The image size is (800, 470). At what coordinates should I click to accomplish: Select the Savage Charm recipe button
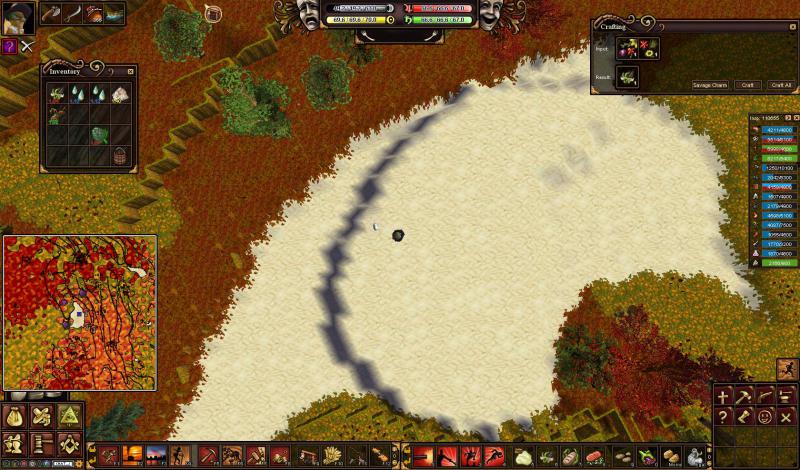point(711,85)
